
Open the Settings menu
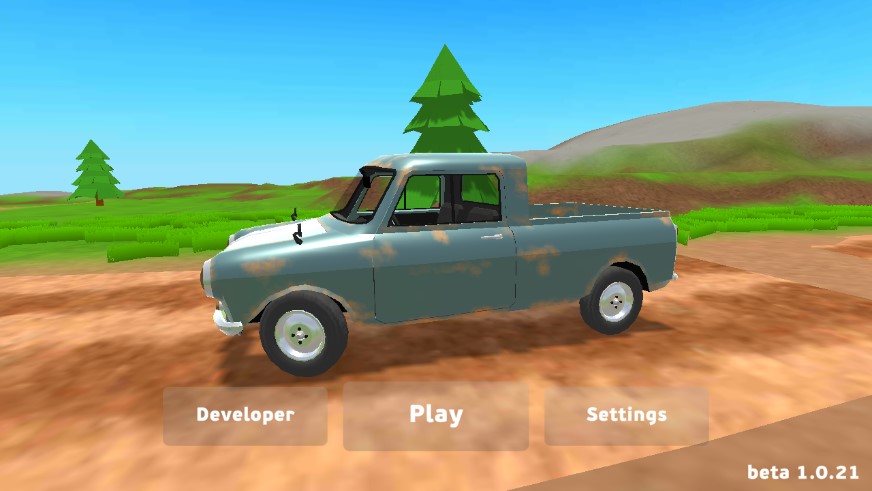[x=626, y=415]
